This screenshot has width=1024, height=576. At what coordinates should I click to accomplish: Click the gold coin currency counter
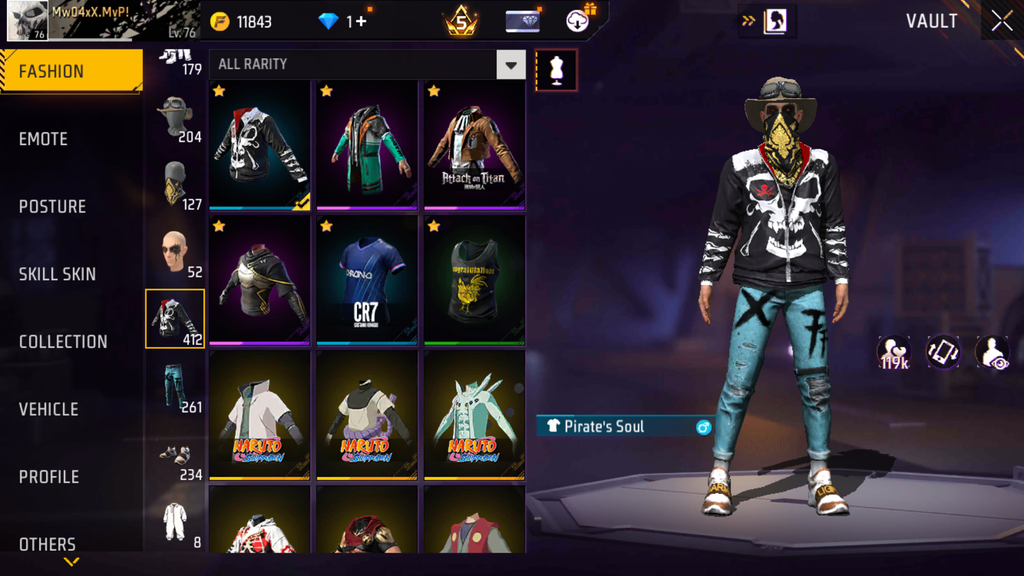click(242, 22)
